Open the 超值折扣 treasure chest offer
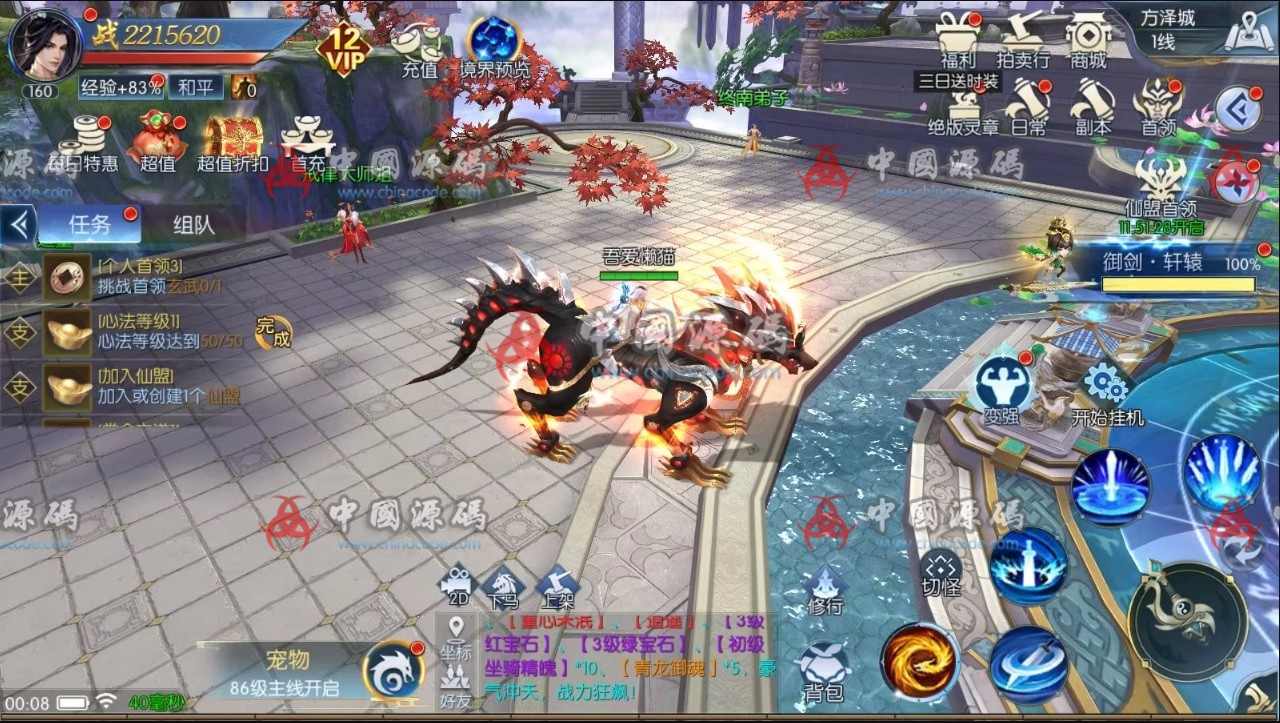Image resolution: width=1280 pixels, height=723 pixels. pyautogui.click(x=232, y=143)
